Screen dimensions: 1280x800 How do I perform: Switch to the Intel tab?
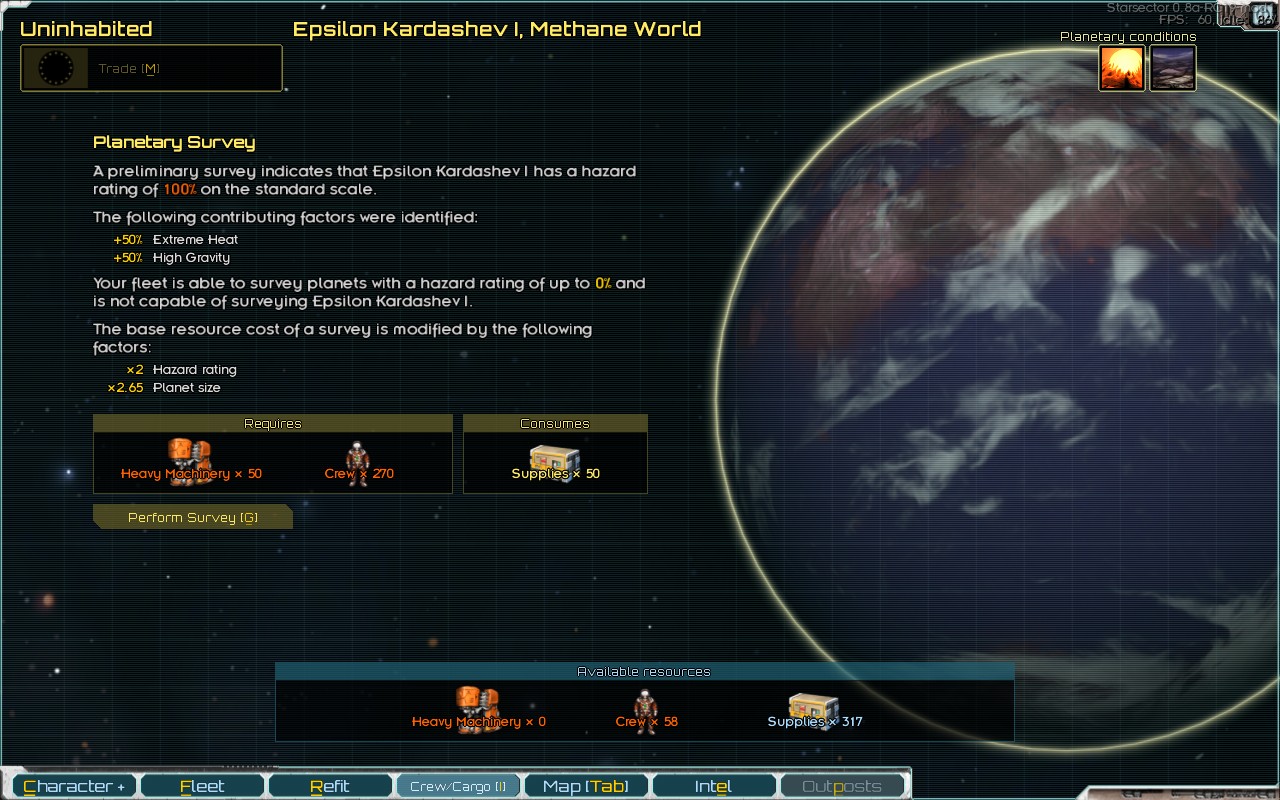point(713,786)
